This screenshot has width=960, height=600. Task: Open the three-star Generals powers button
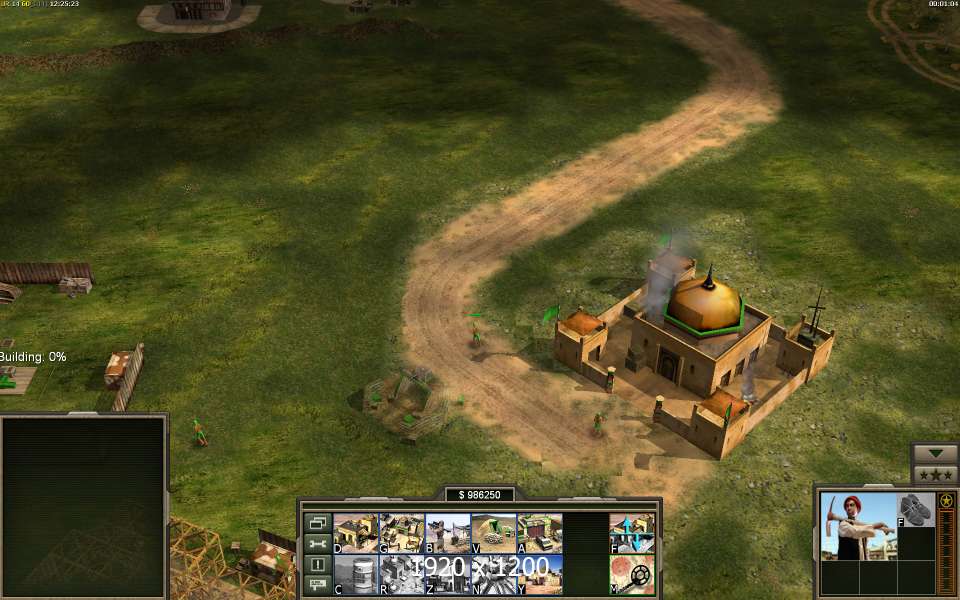[x=935, y=475]
